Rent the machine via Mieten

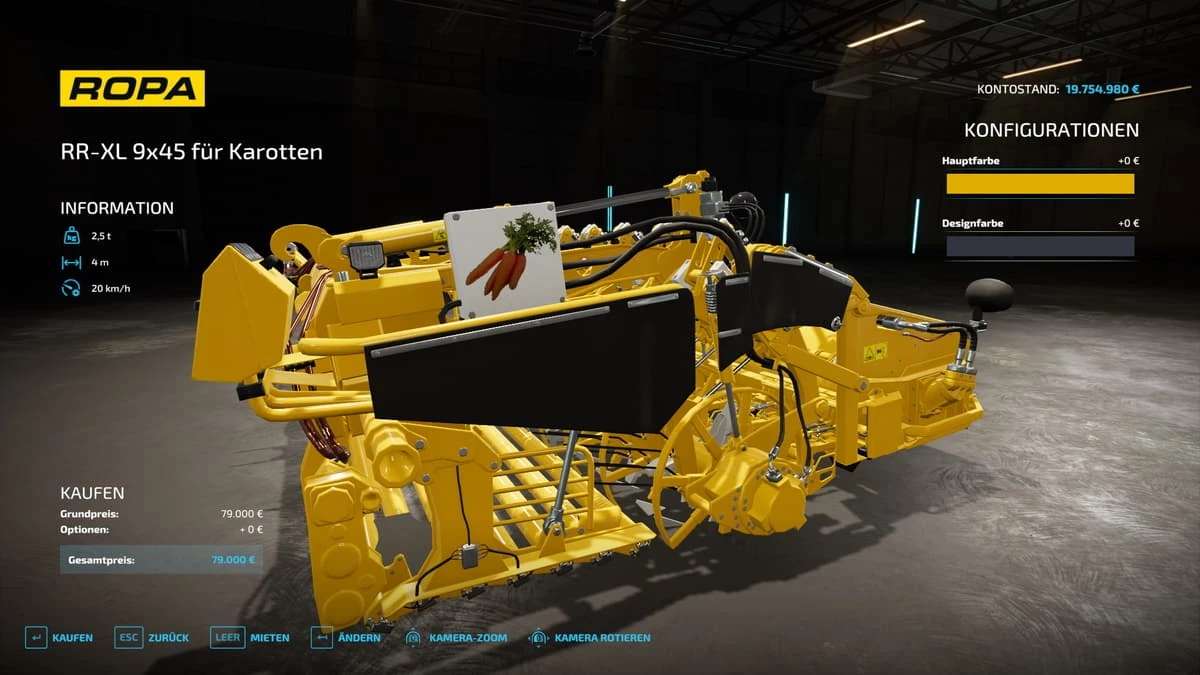tap(250, 638)
